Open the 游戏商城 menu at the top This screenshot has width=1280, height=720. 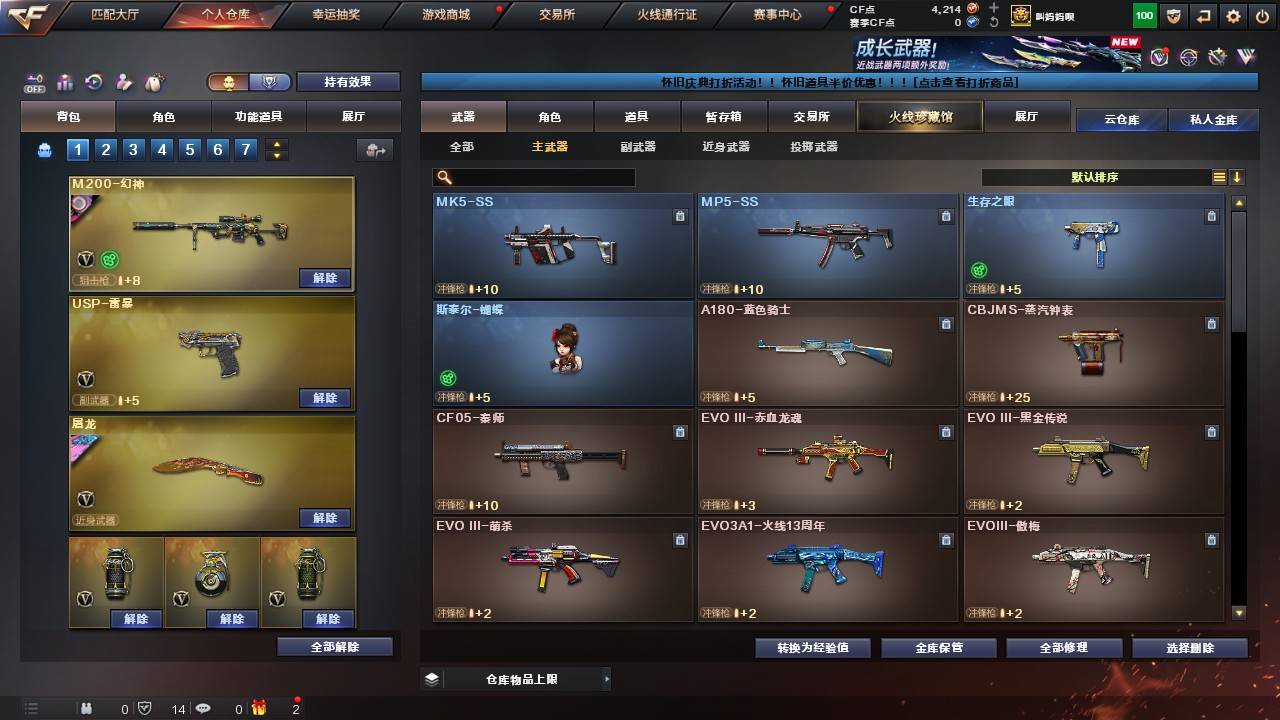[x=444, y=14]
